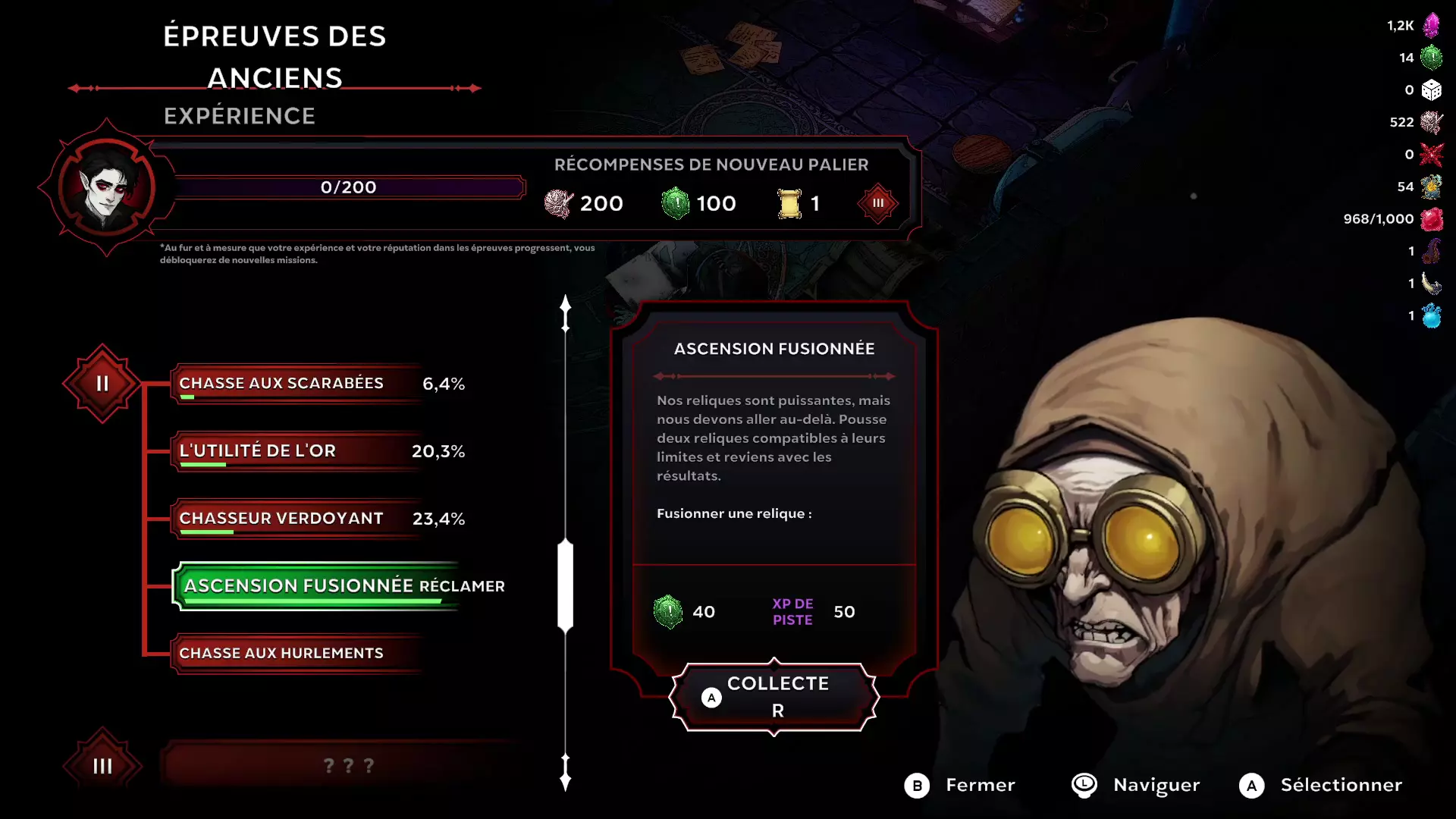This screenshot has height=819, width=1456.
Task: Click the tier III reward medallion icon
Action: (877, 202)
